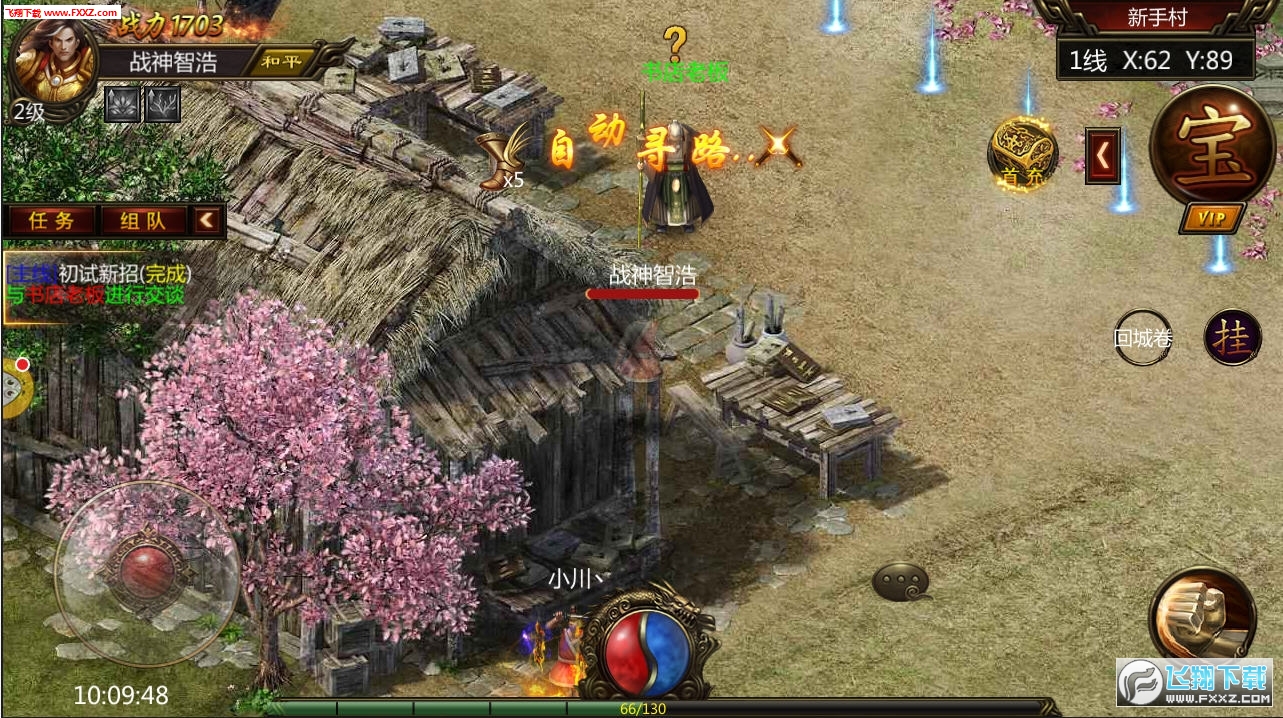Switch to the 组队 team tab
This screenshot has height=718, width=1283.
142,221
